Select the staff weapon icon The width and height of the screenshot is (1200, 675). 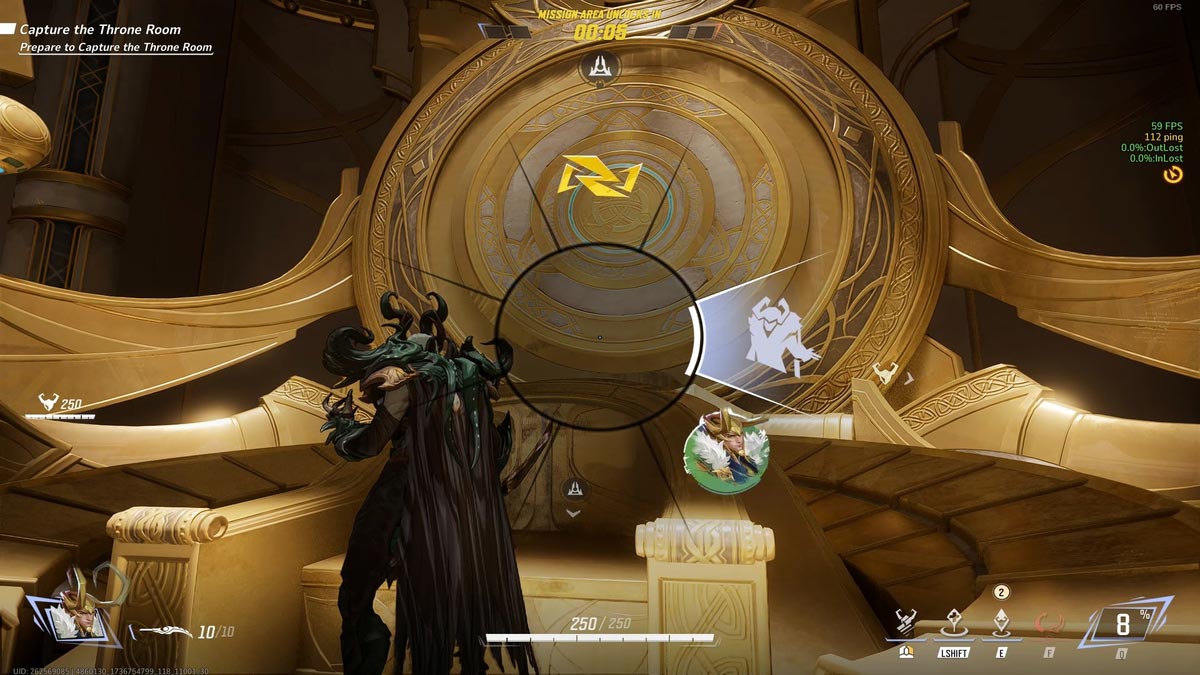click(x=164, y=632)
